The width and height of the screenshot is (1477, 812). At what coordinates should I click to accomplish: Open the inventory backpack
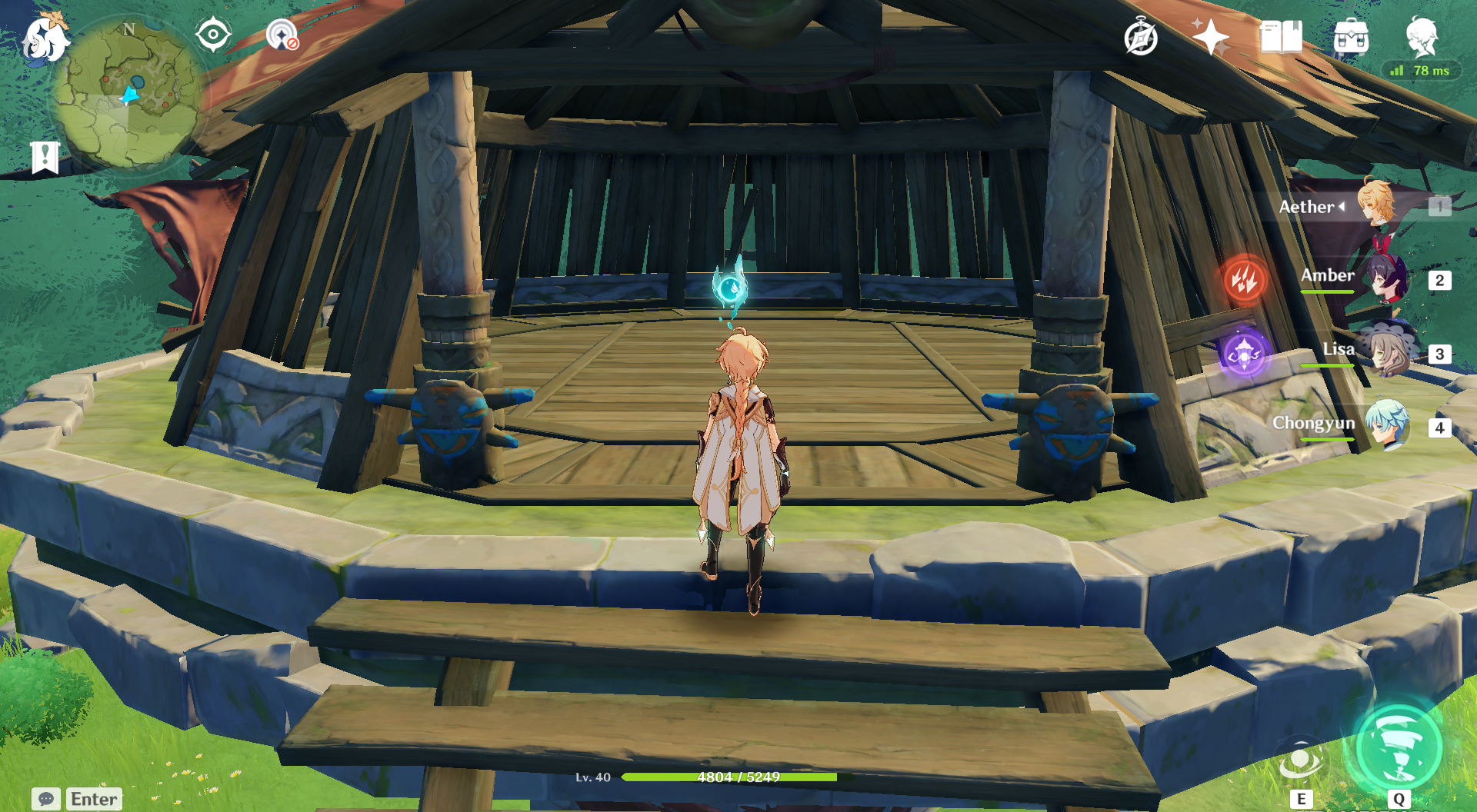[x=1351, y=37]
